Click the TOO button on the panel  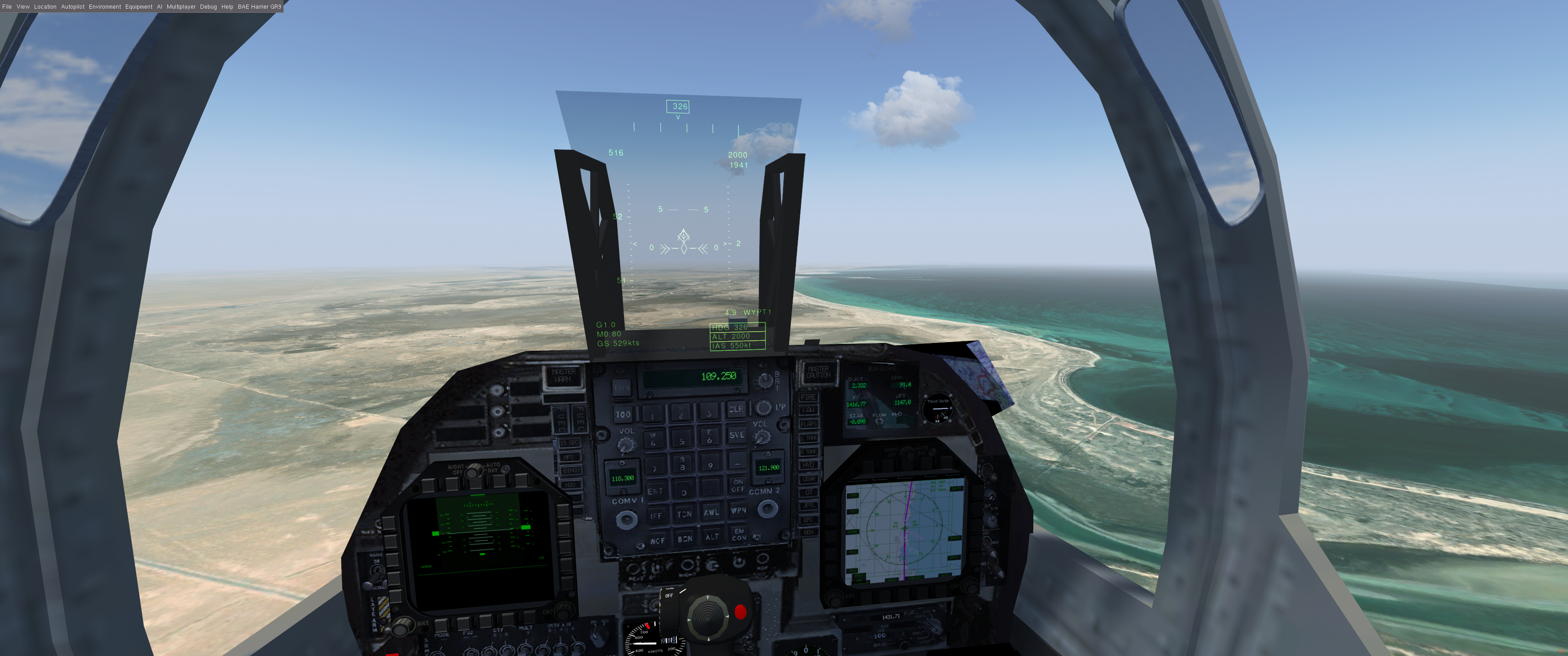(623, 415)
